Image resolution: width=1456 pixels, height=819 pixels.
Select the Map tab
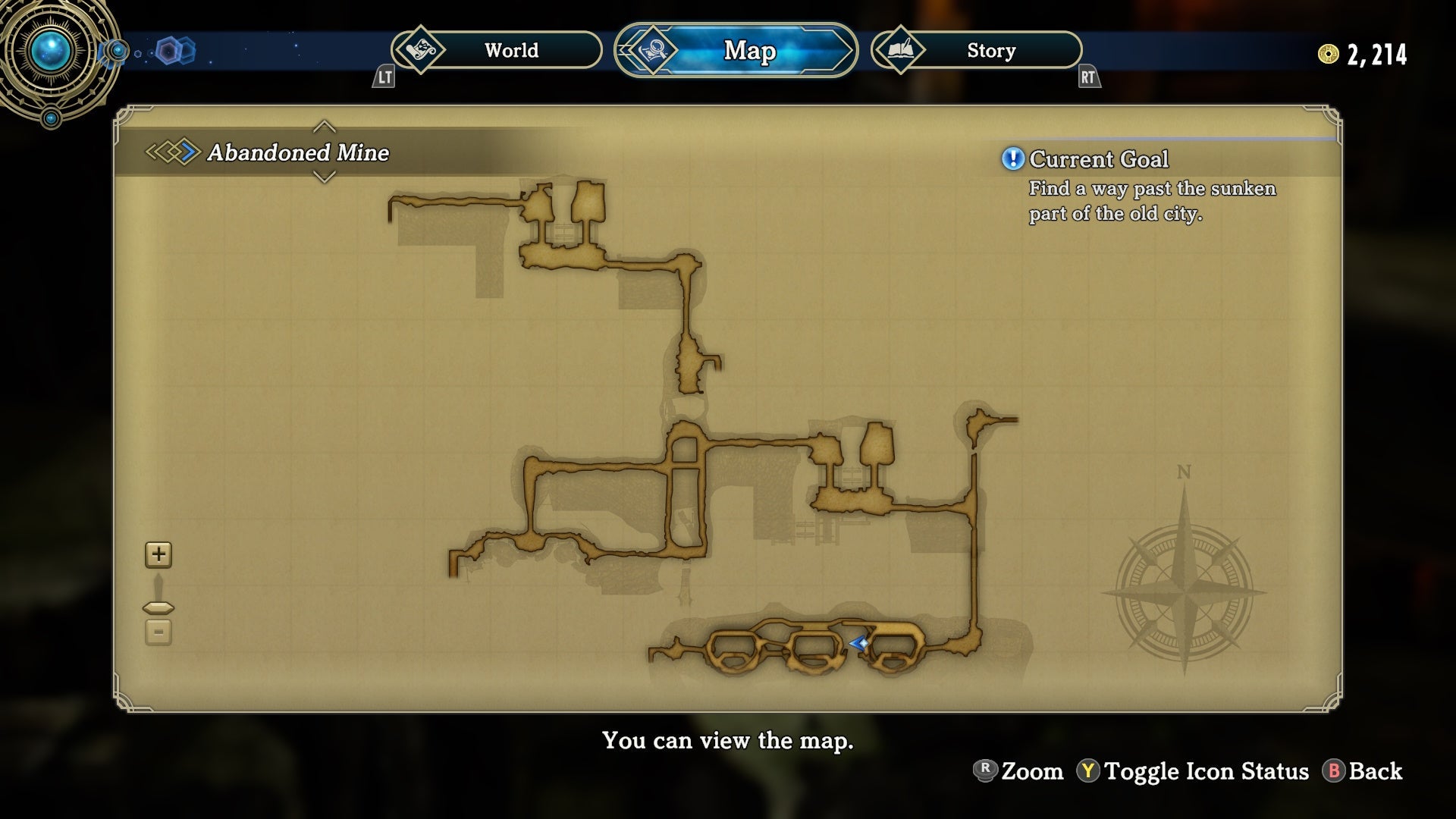pos(736,51)
